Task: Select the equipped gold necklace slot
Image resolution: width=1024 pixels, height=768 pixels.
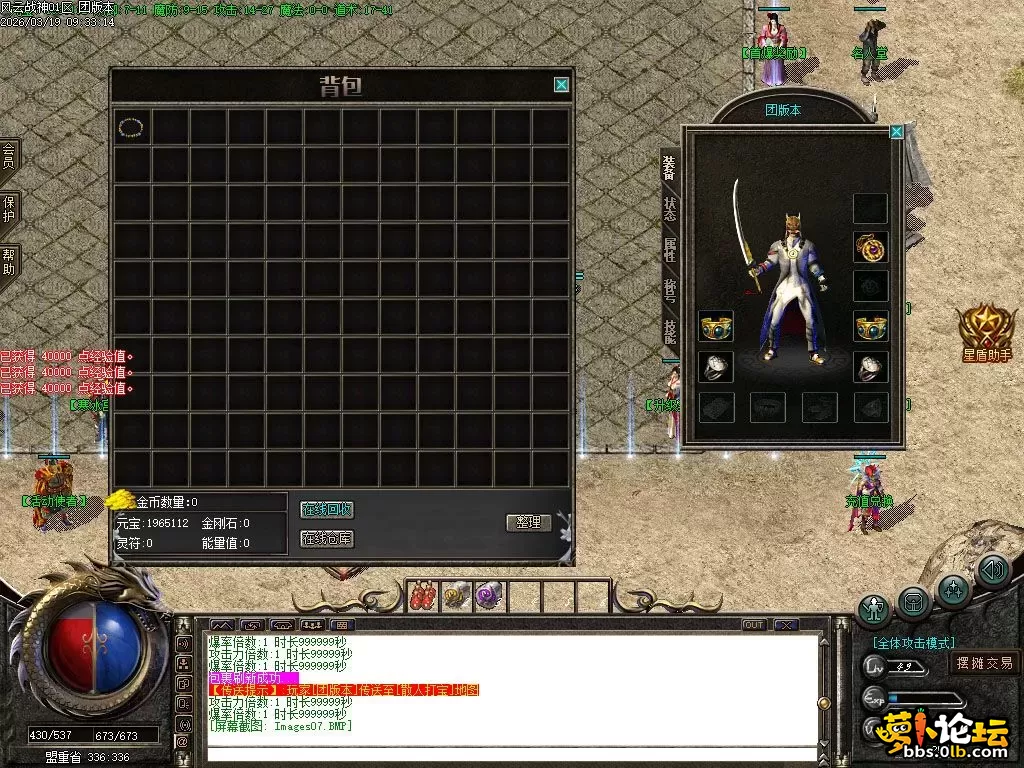Action: tap(870, 247)
